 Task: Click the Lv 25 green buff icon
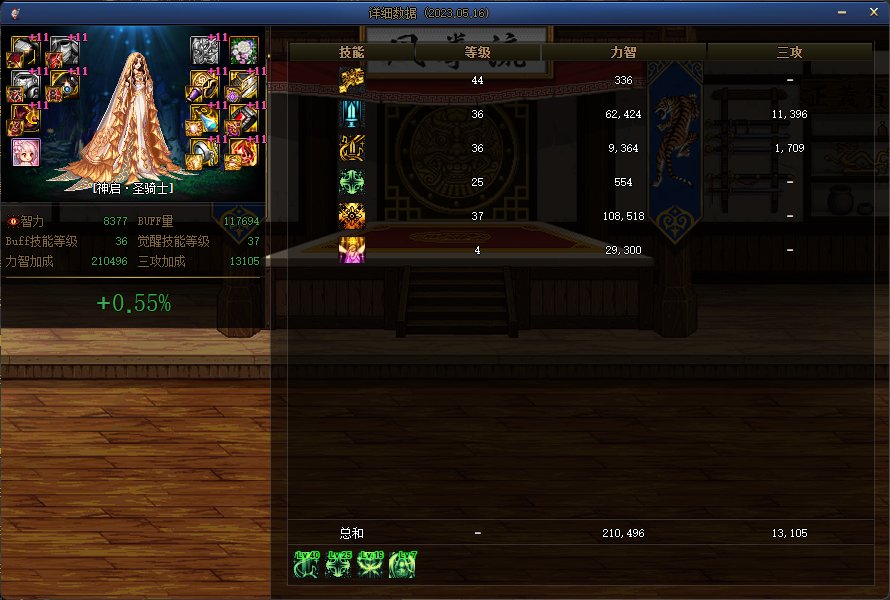tap(339, 564)
